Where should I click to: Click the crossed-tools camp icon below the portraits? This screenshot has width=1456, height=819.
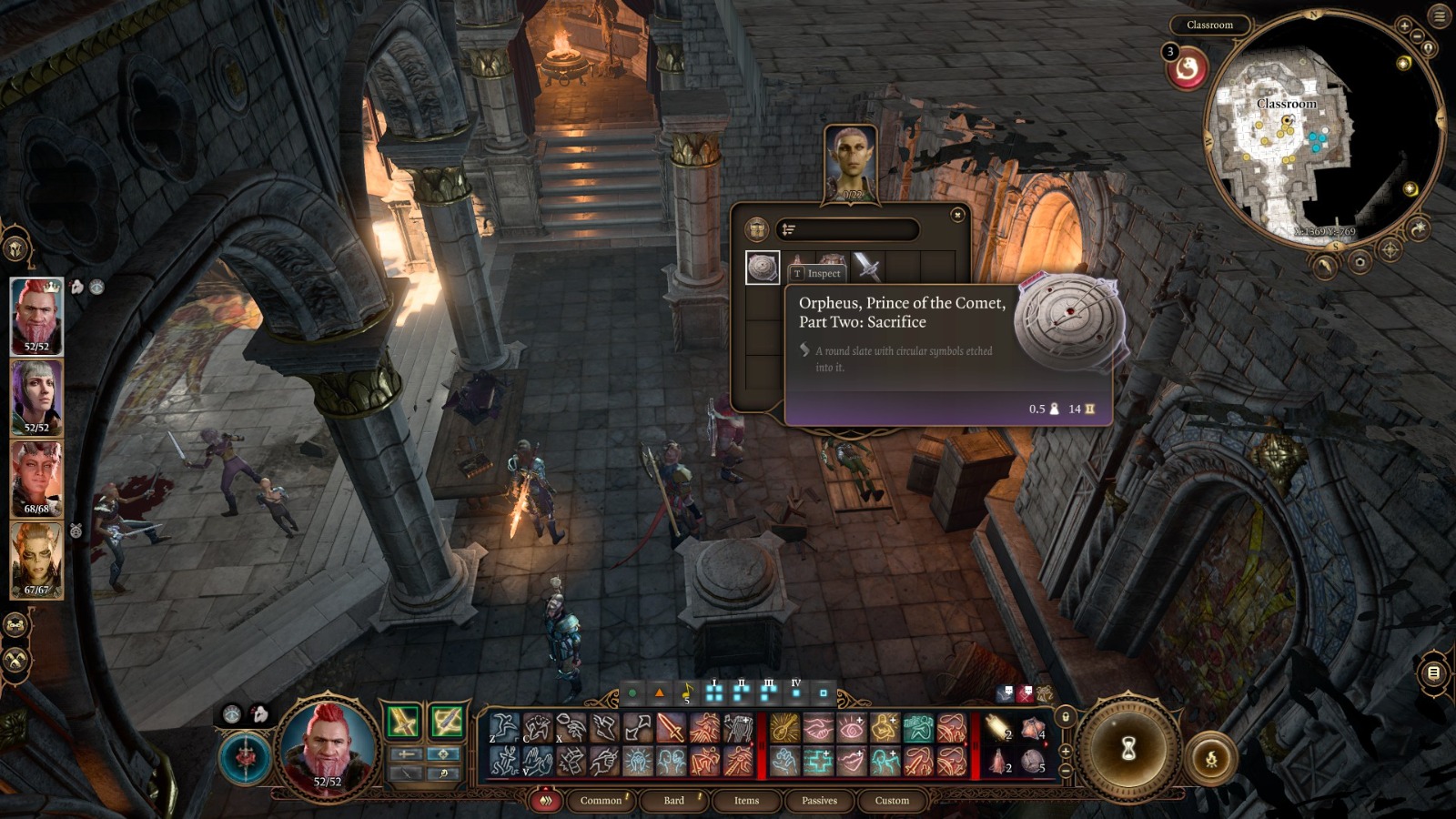point(15,660)
